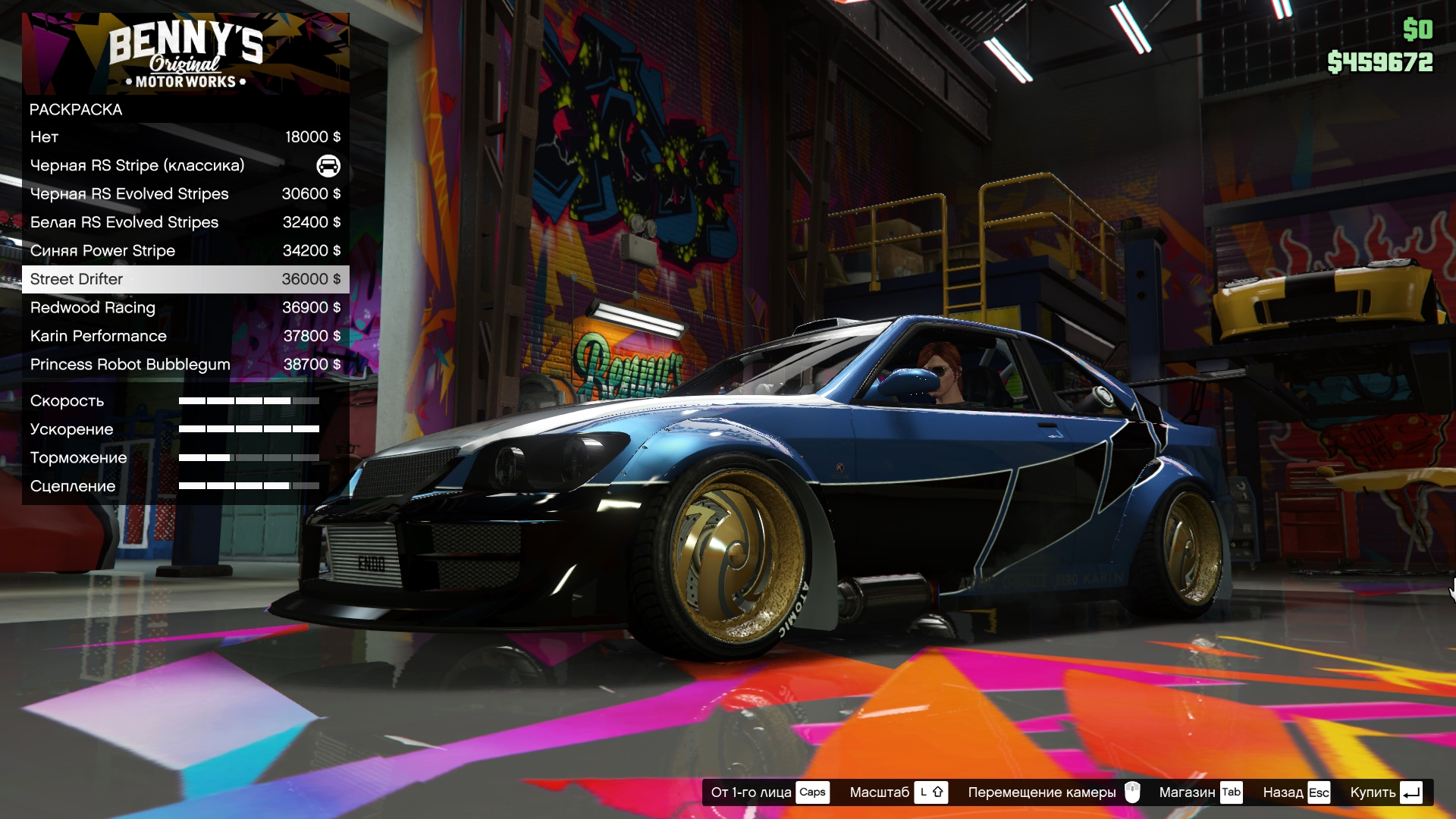Pick Белая RS Evolved Stripes livery
The height and width of the screenshot is (819, 1456).
click(x=185, y=222)
